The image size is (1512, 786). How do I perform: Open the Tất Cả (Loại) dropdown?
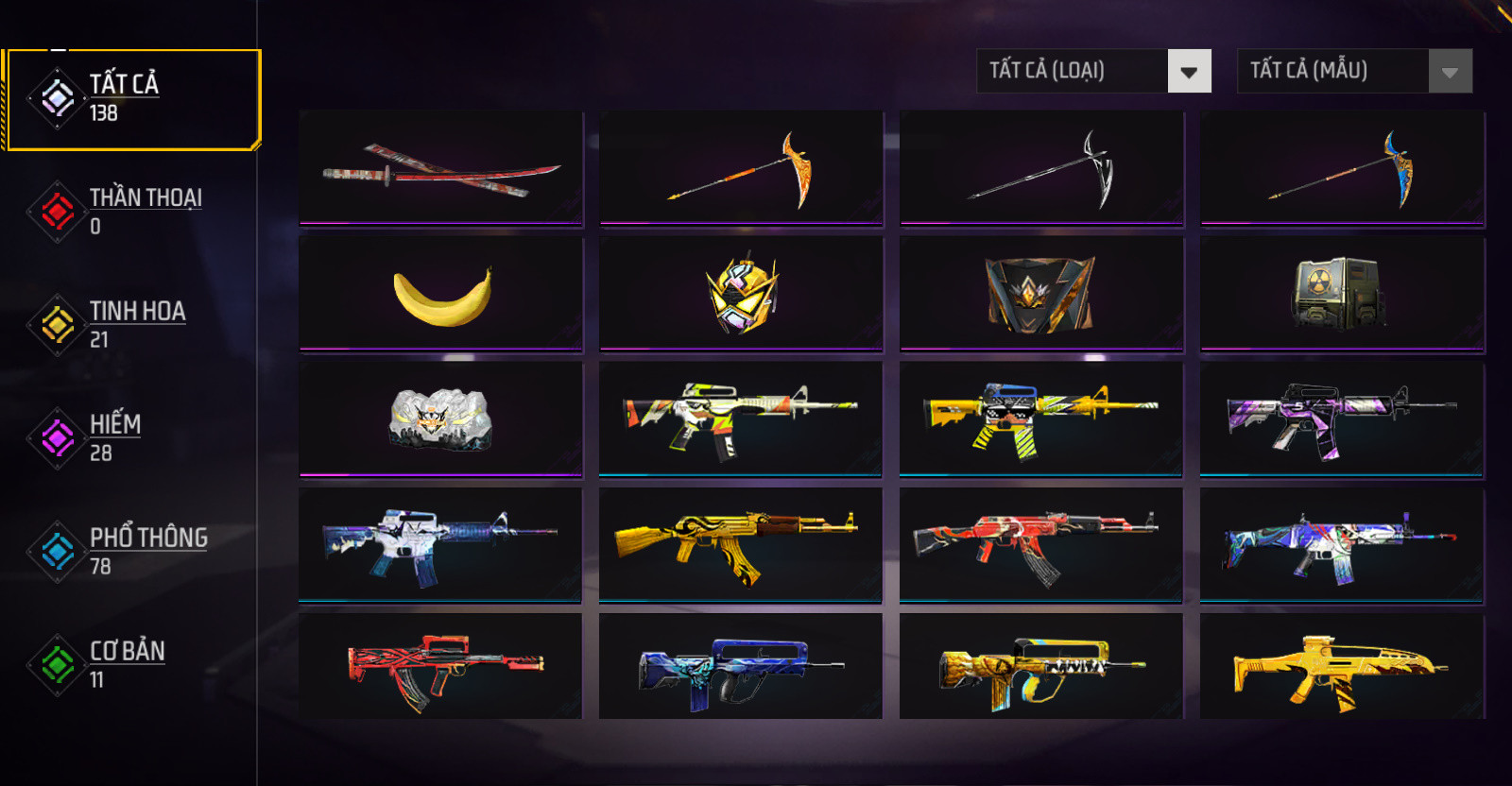tap(1093, 71)
